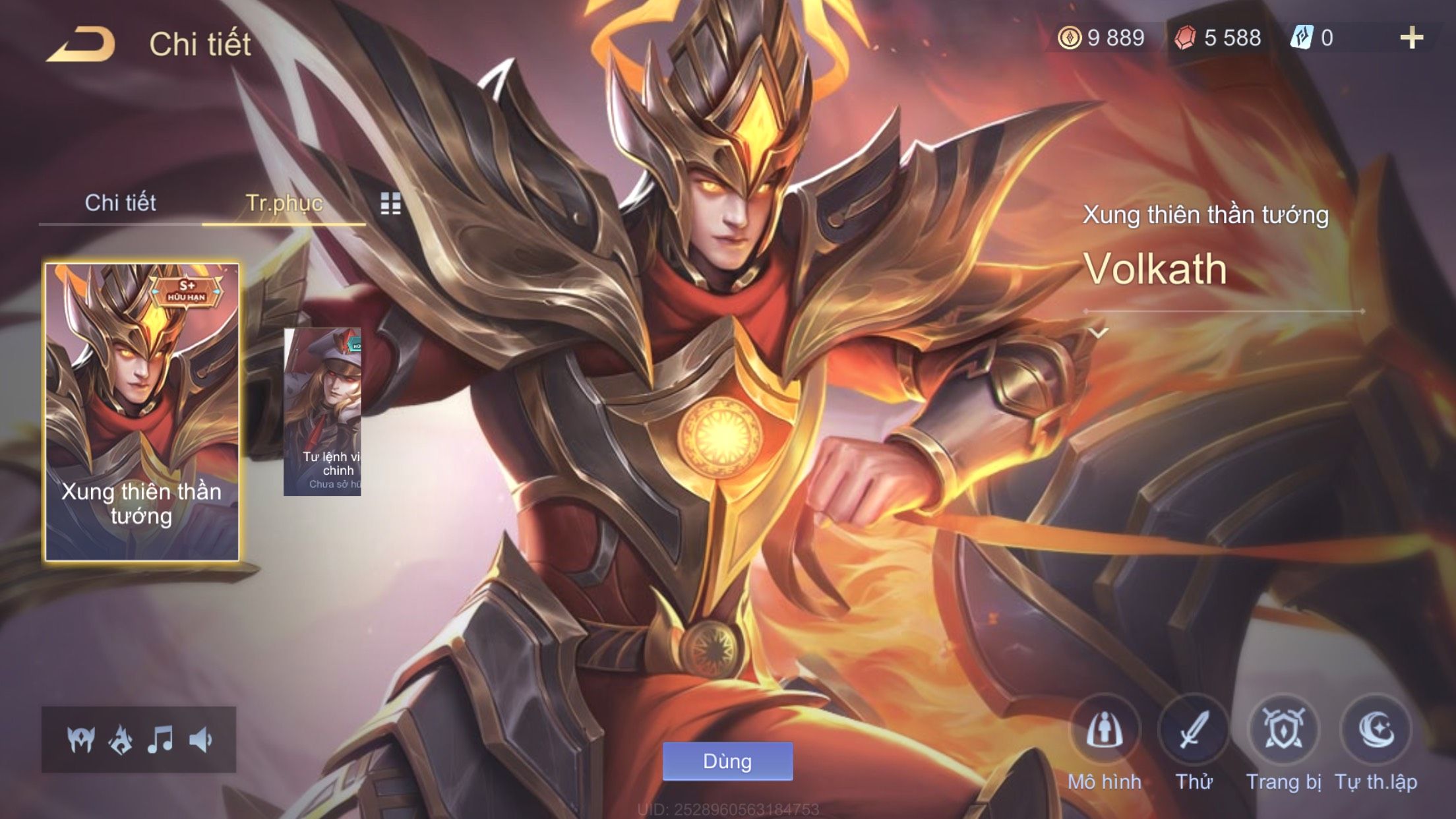Switch to the Chi tiết tab
Screen dimensions: 1456x819
coord(120,202)
